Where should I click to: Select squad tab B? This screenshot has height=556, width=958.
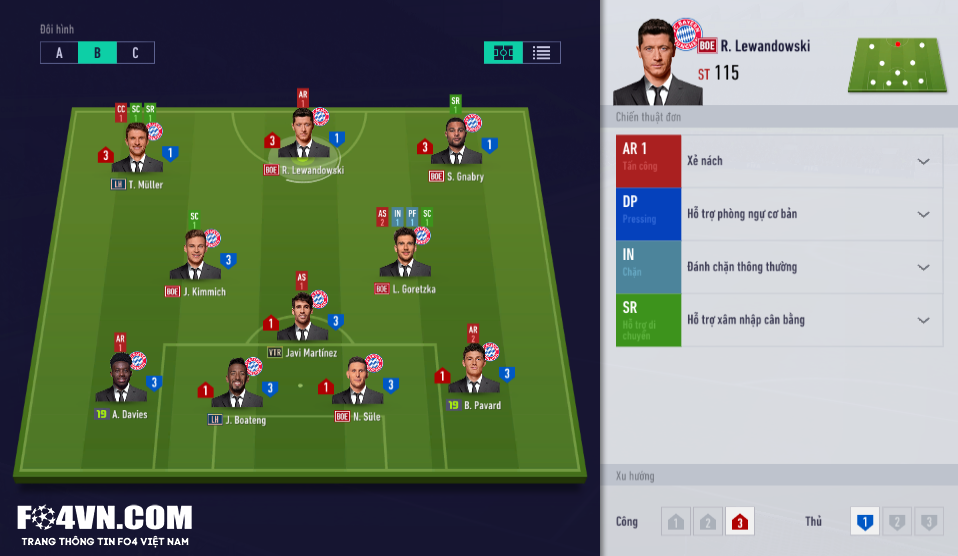click(x=97, y=53)
